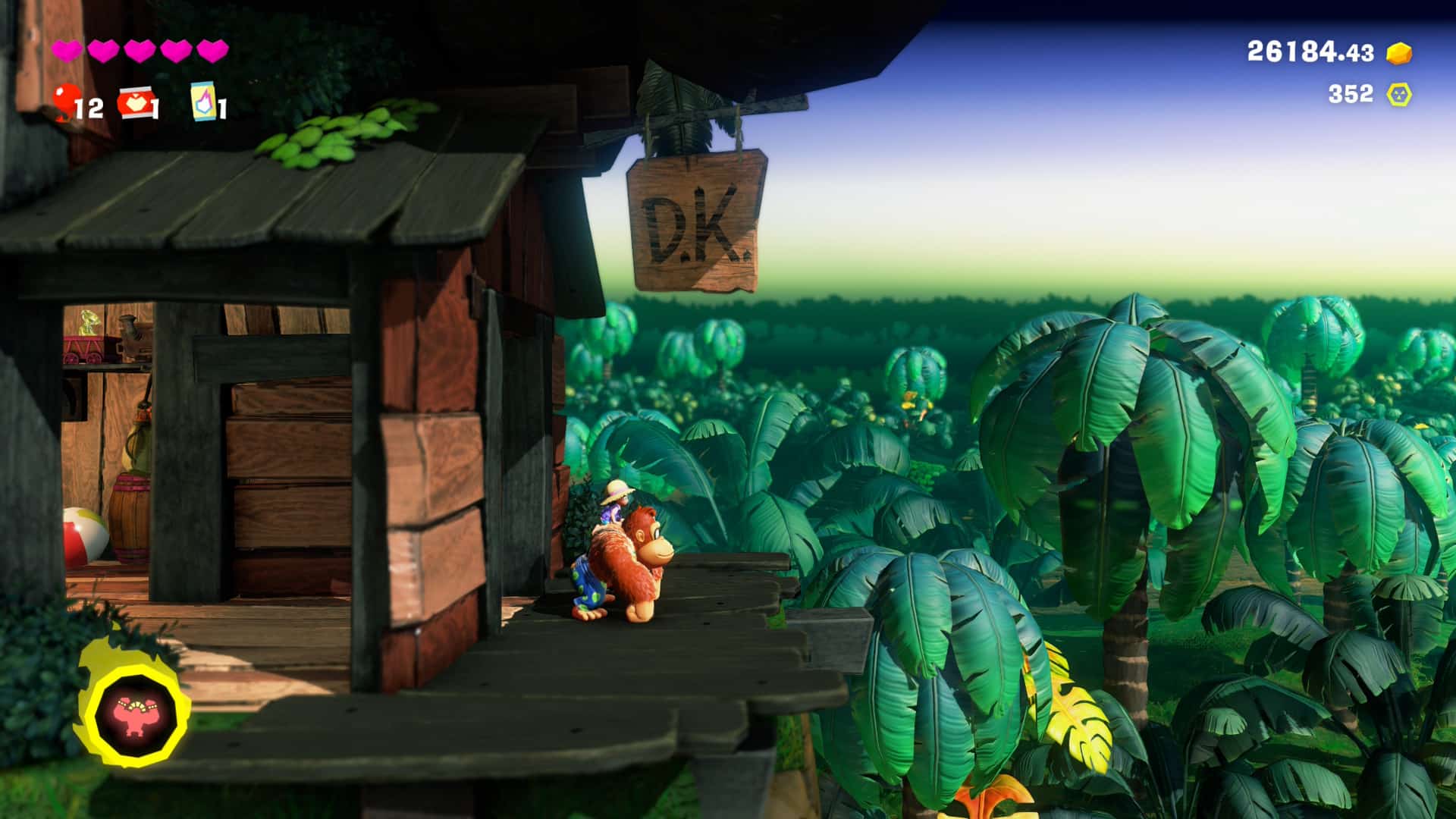This screenshot has width=1456, height=819.
Task: Select the flame drink carton icon
Action: click(203, 102)
